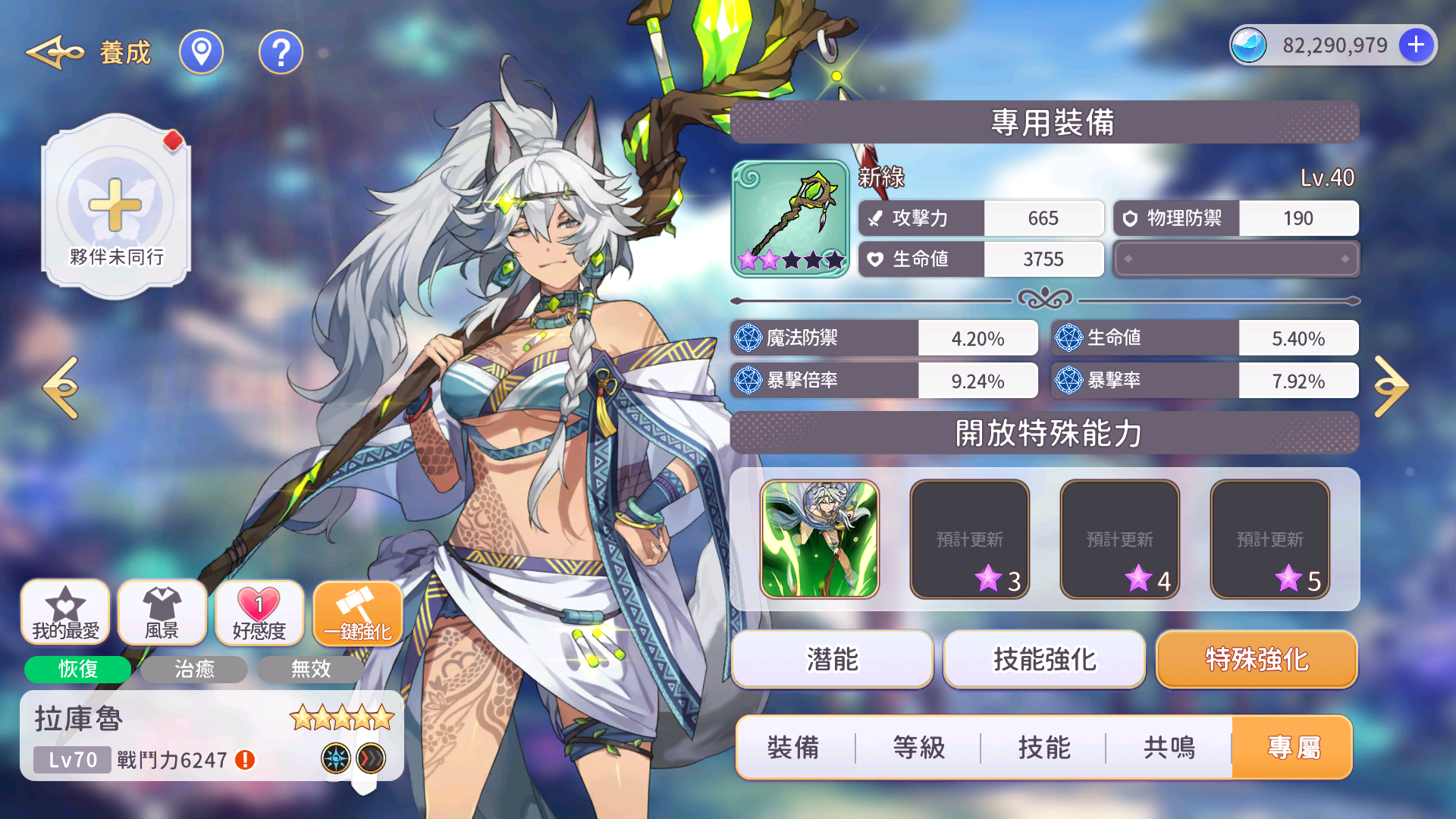Switch to the previous character

[61, 387]
